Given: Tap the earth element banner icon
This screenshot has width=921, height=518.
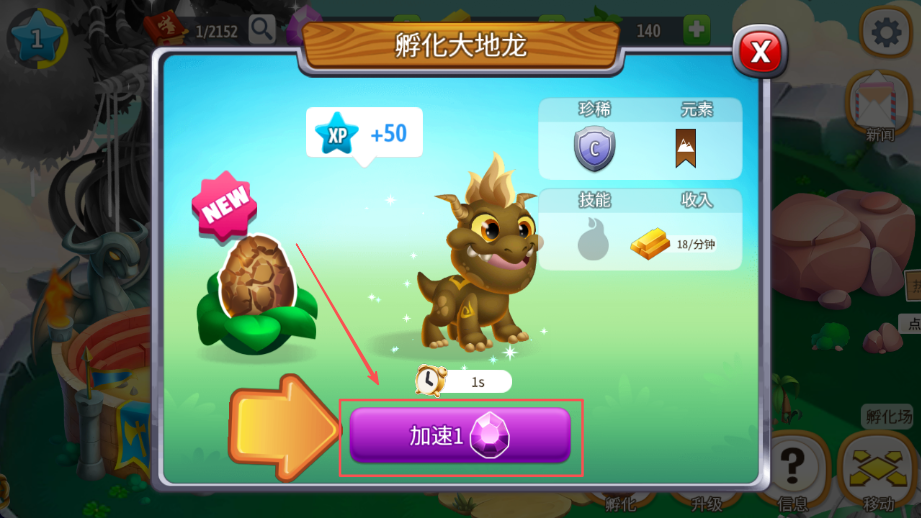Looking at the screenshot, I should (686, 148).
